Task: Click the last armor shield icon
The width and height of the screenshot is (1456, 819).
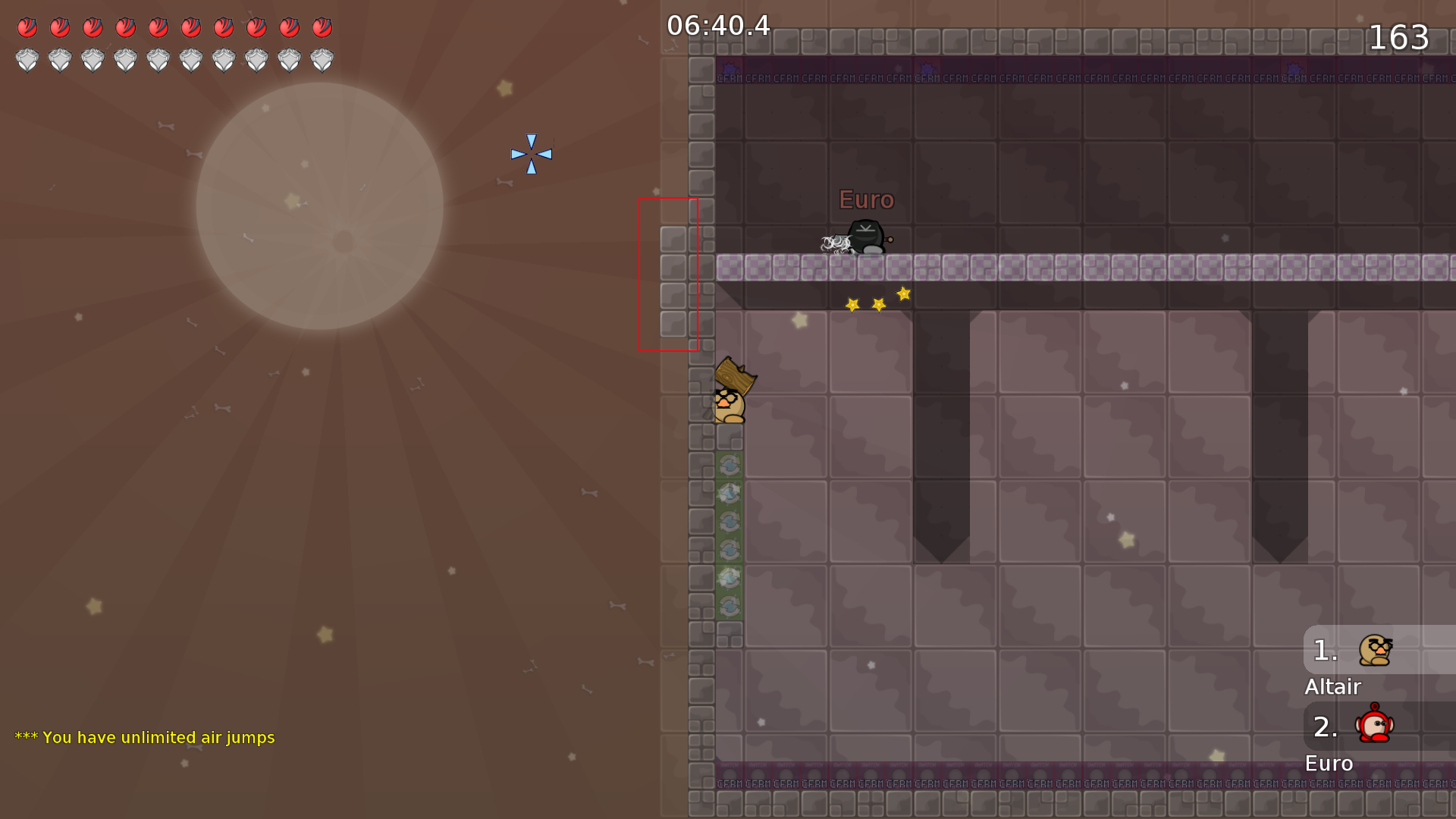Action: click(x=322, y=58)
